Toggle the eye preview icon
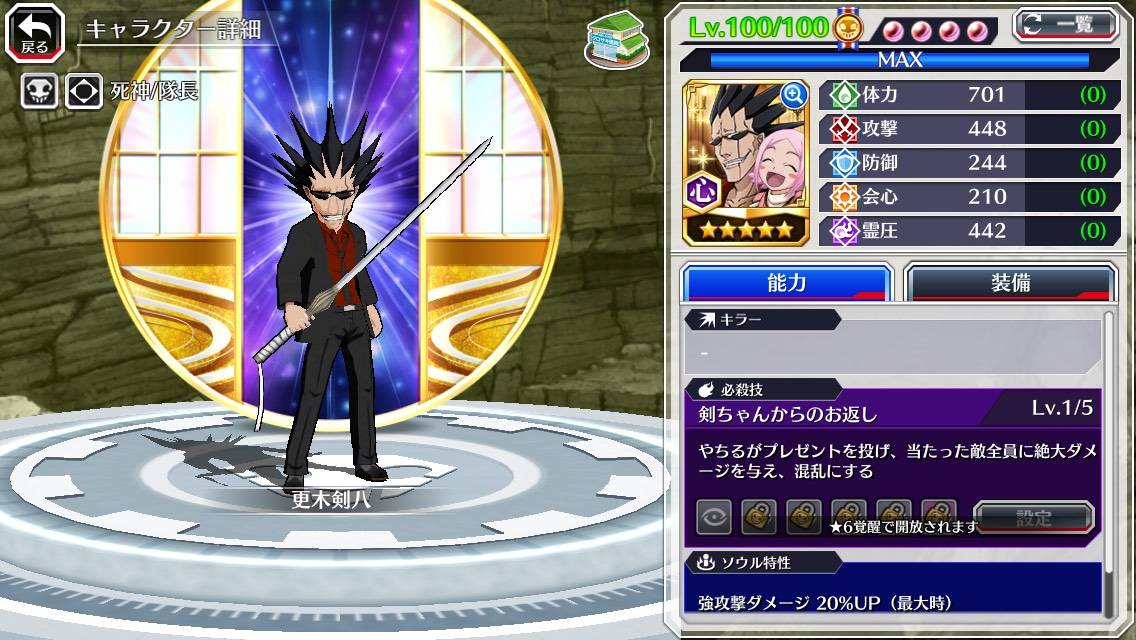This screenshot has width=1136, height=640. click(714, 518)
